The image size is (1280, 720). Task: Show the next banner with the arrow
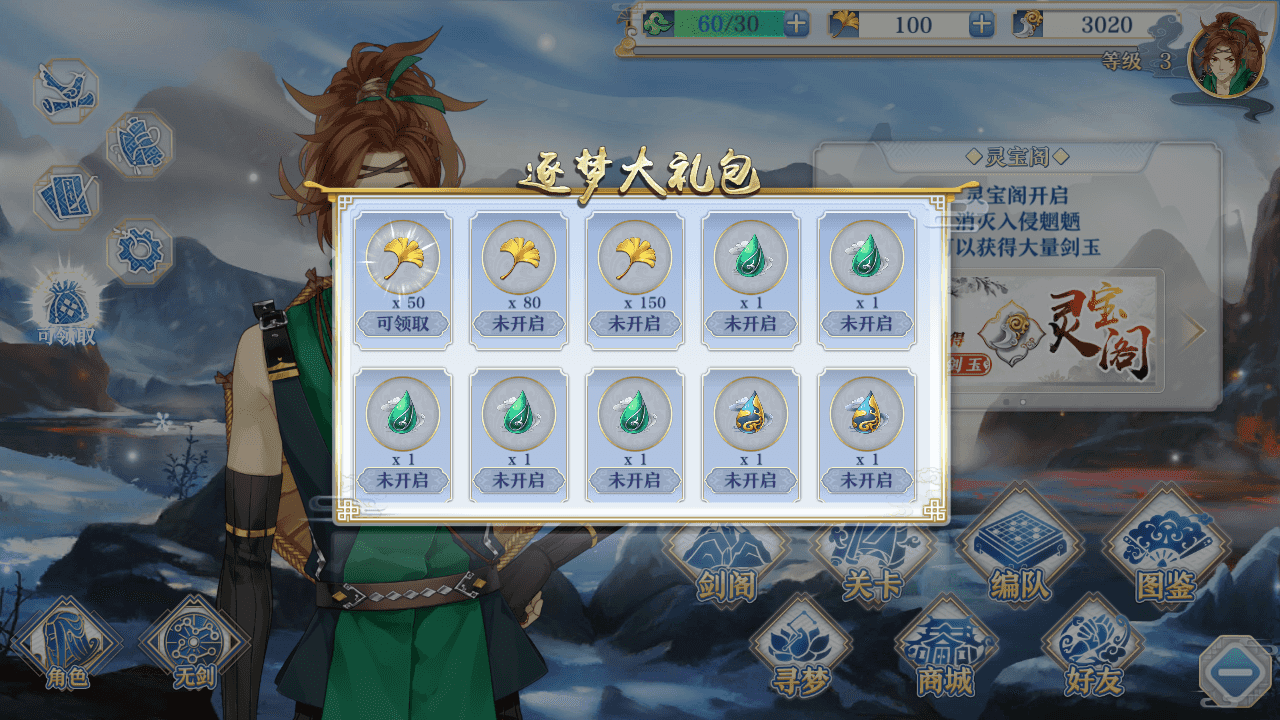click(1193, 331)
